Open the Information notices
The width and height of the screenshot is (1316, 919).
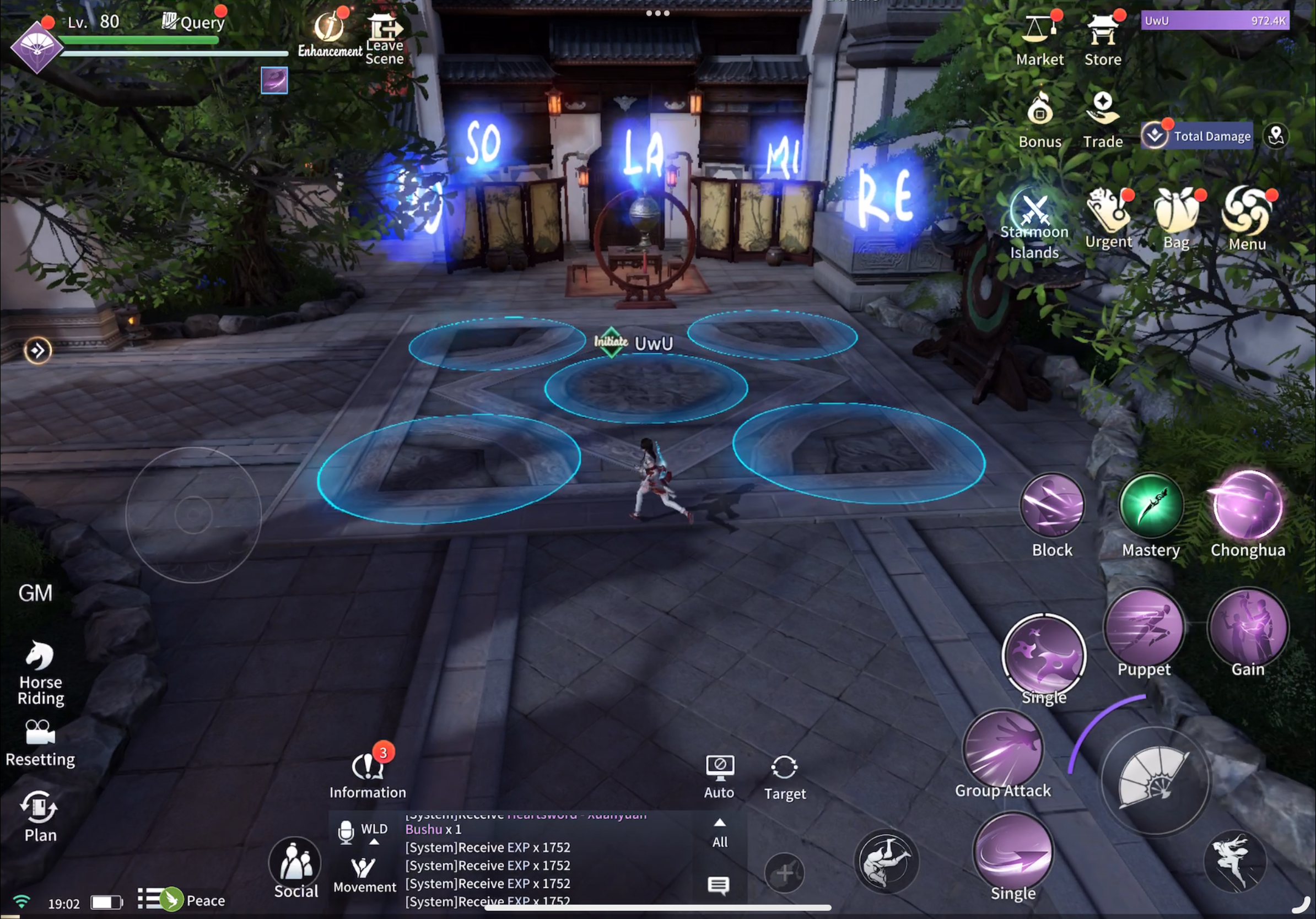coord(368,774)
